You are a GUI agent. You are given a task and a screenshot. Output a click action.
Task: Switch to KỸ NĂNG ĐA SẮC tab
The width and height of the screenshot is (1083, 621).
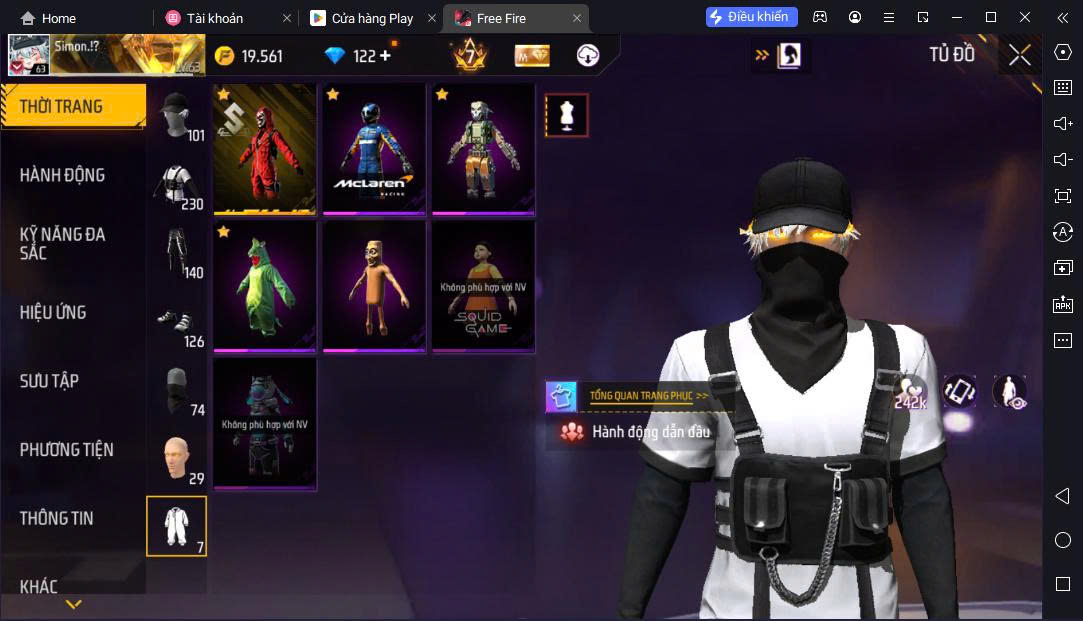62,243
